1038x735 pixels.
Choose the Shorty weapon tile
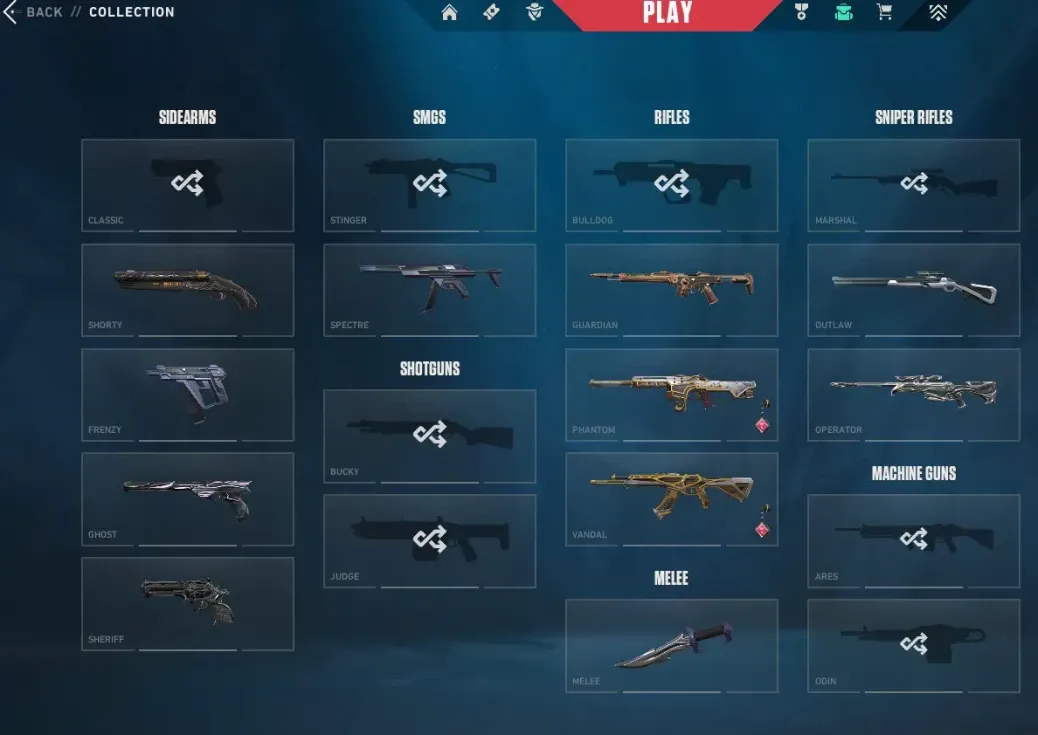(187, 290)
